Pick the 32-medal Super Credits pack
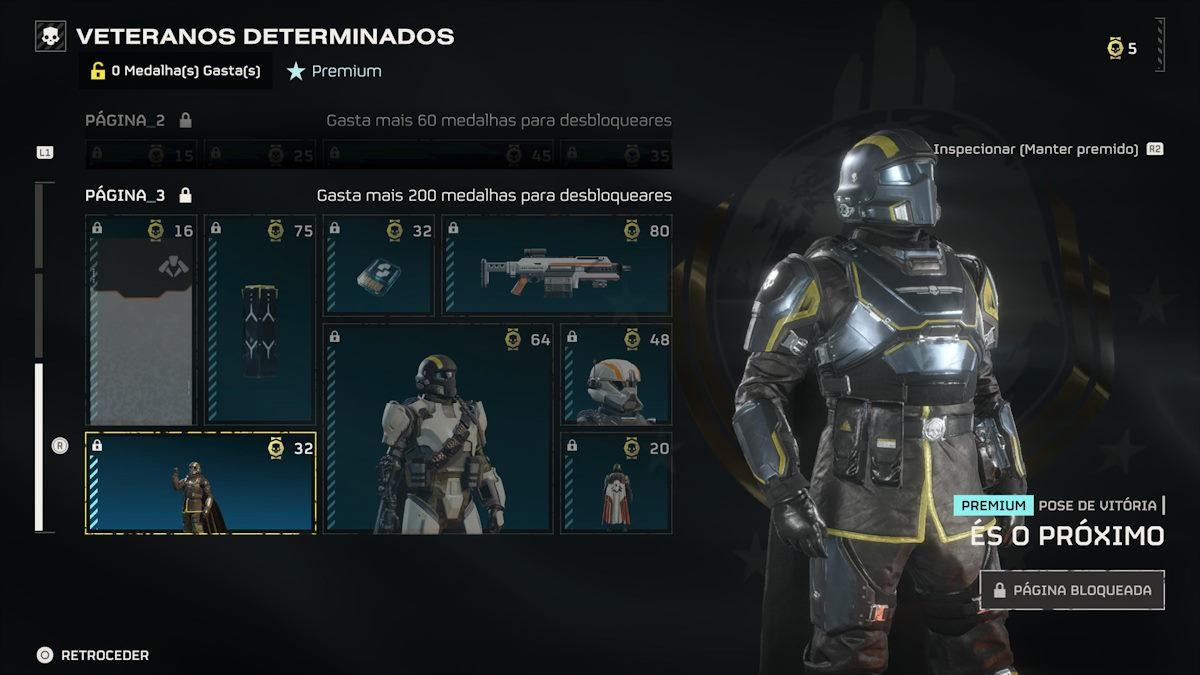 coord(378,266)
